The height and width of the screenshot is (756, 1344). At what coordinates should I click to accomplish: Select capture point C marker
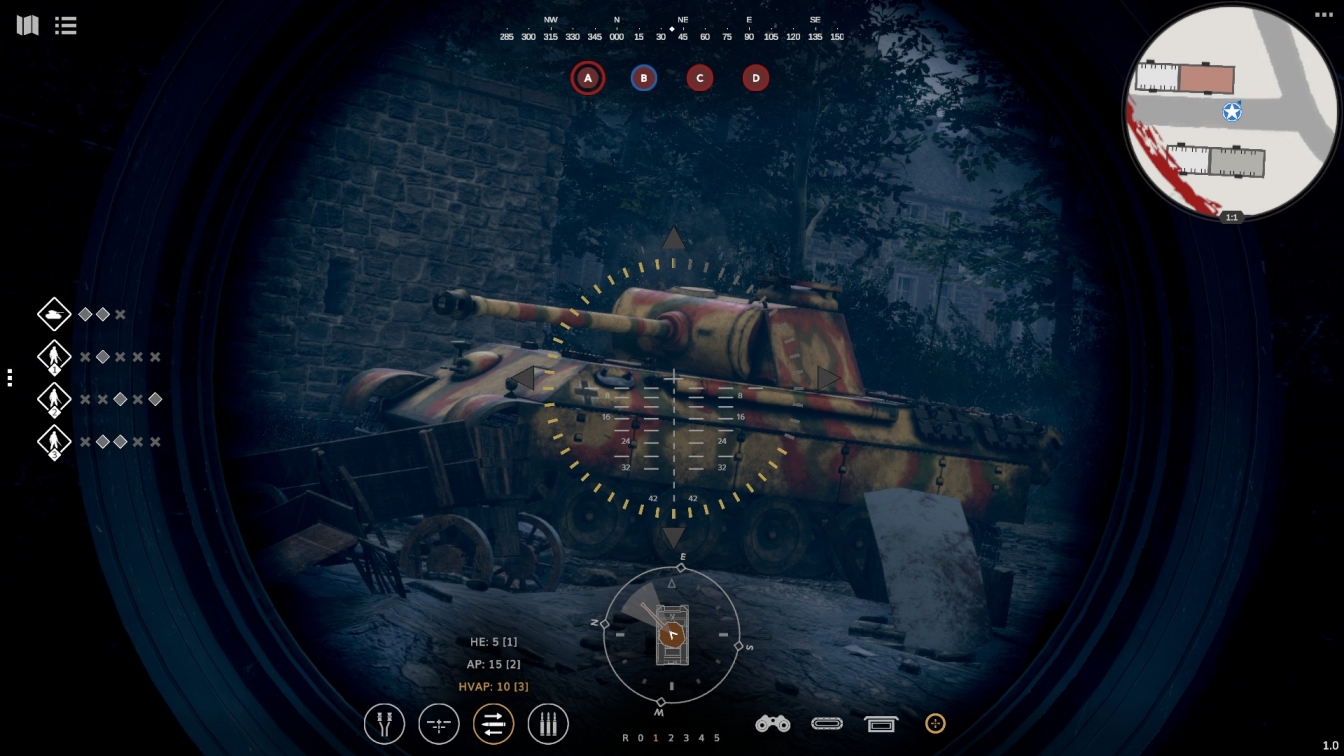[x=700, y=78]
